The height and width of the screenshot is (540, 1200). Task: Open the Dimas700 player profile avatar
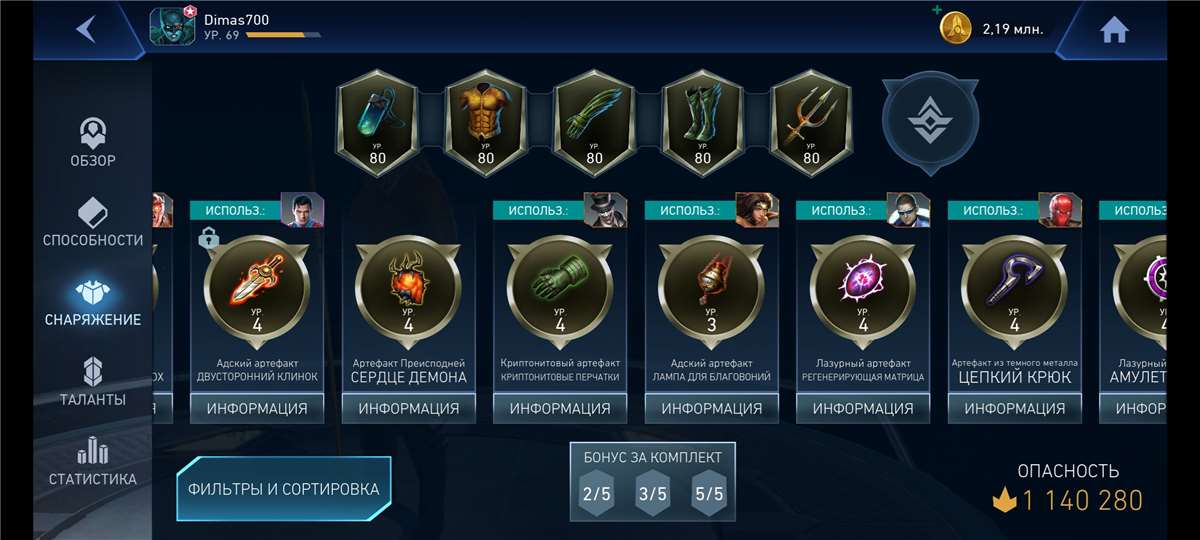pos(172,27)
